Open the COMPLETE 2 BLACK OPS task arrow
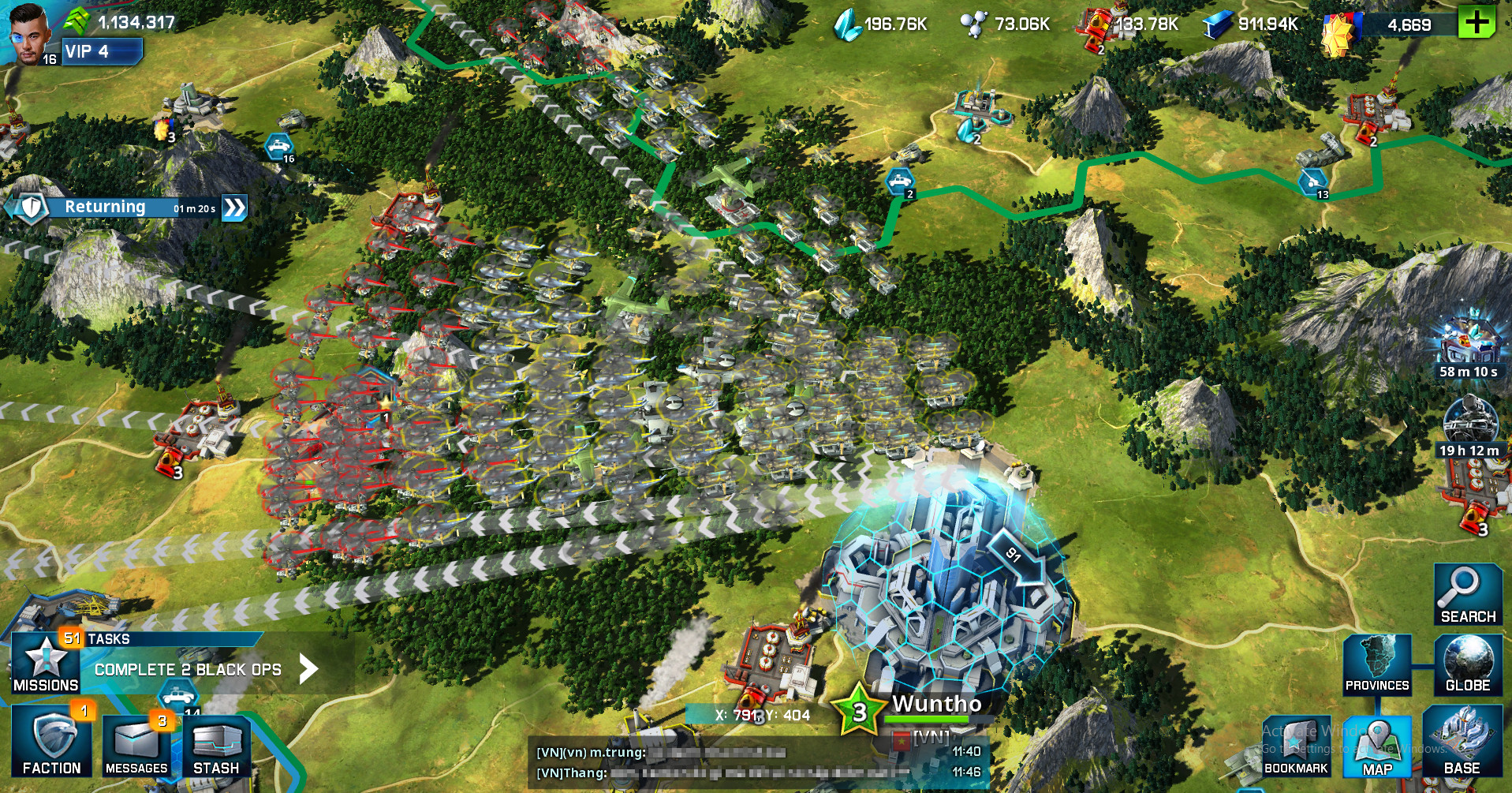The image size is (1512, 793). [x=307, y=669]
